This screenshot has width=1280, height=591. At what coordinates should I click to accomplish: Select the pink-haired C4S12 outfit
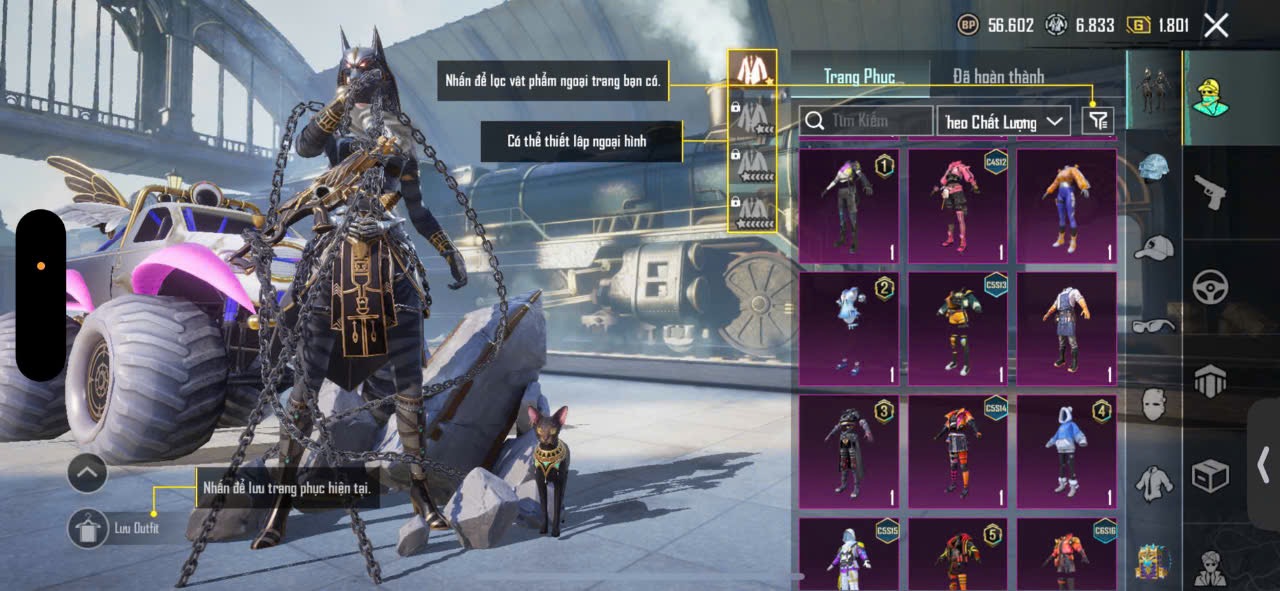click(x=958, y=206)
